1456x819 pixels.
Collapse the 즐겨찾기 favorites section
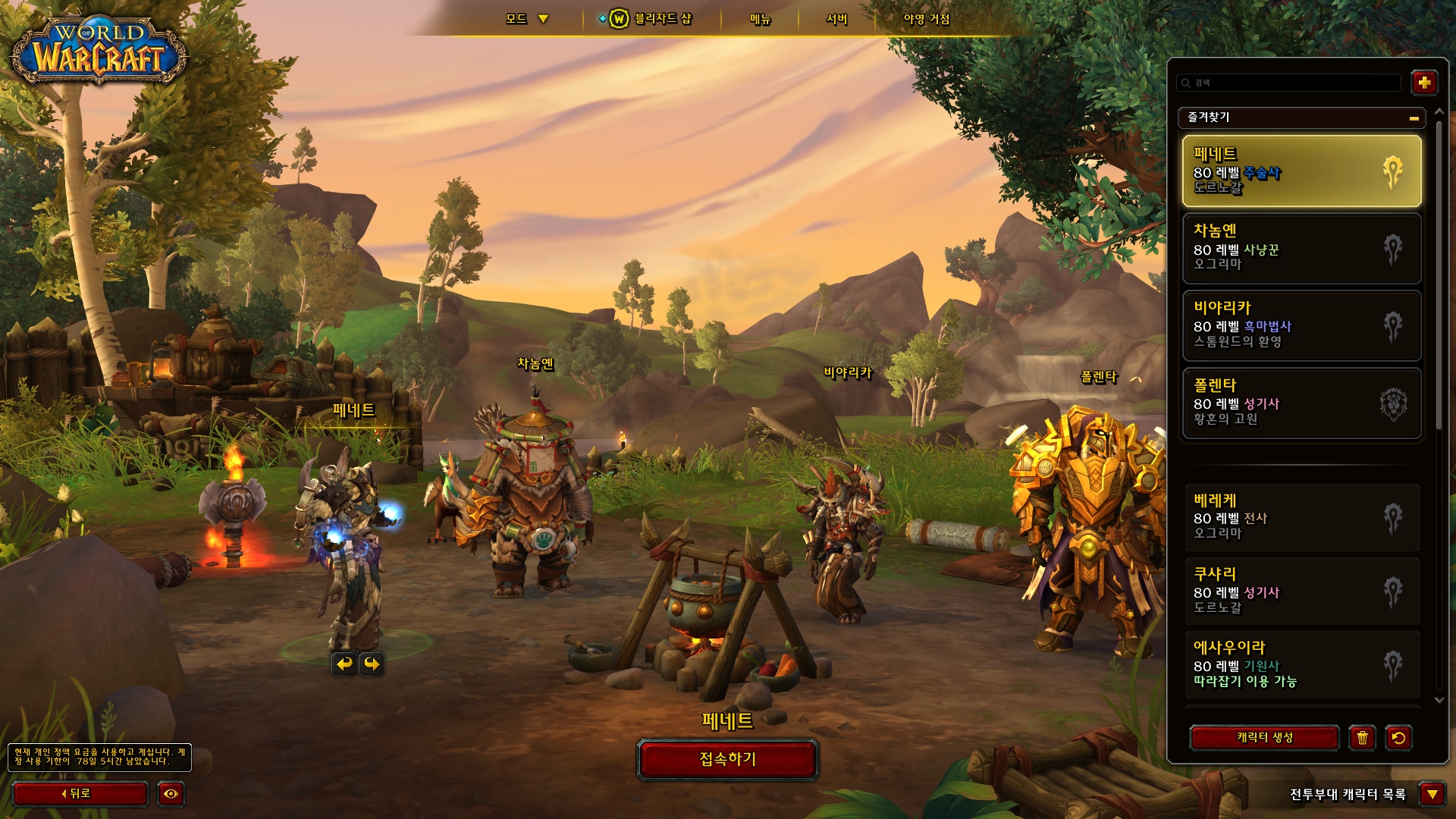point(1414,118)
